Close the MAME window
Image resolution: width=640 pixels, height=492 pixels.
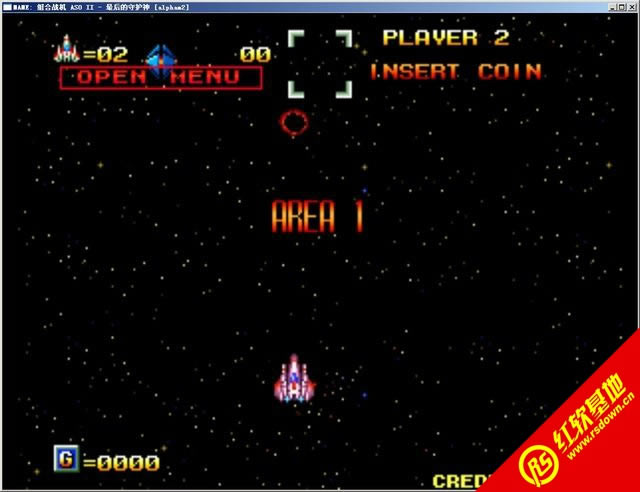[x=631, y=6]
